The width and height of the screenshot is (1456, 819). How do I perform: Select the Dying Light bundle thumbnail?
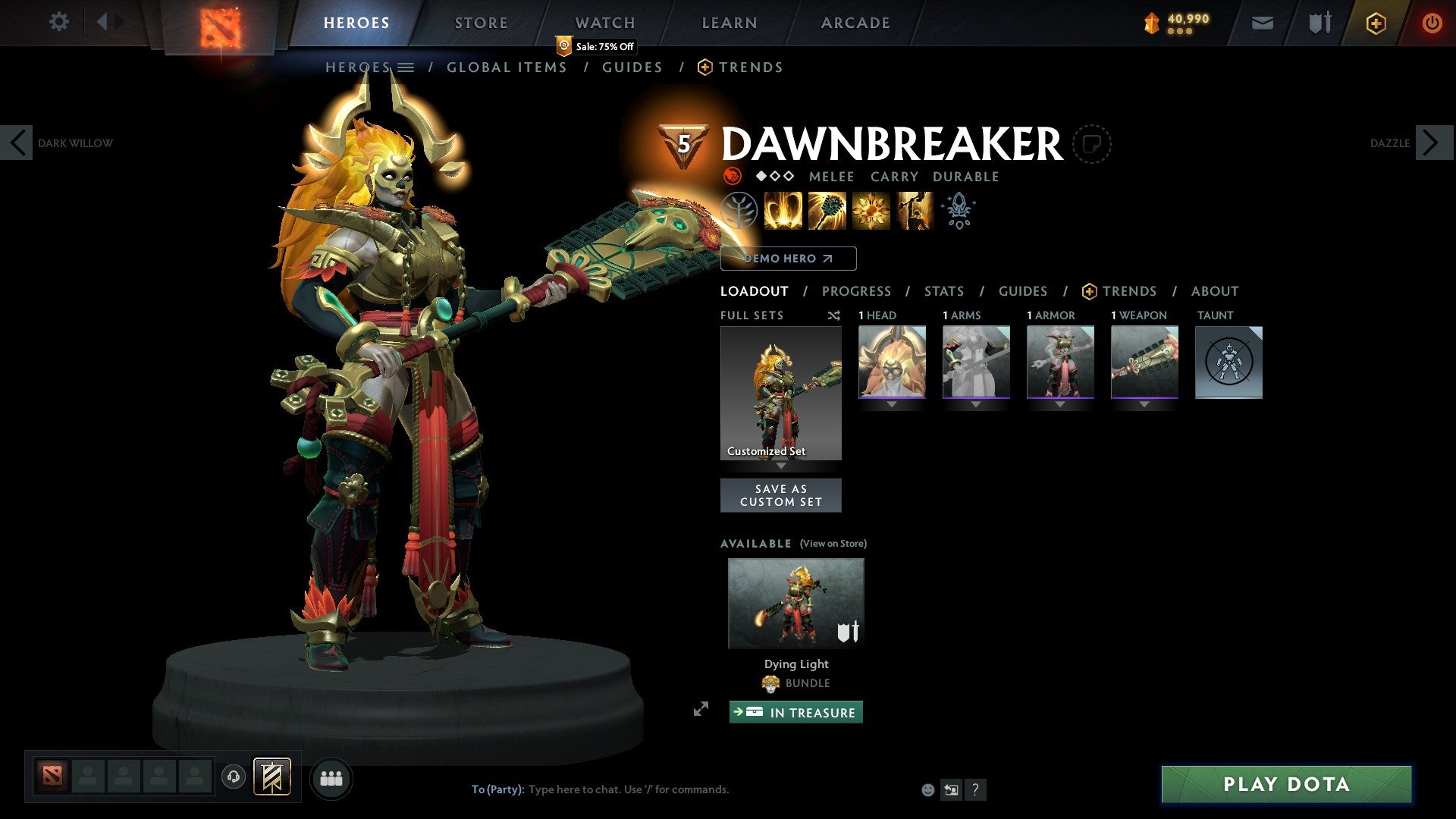[795, 602]
